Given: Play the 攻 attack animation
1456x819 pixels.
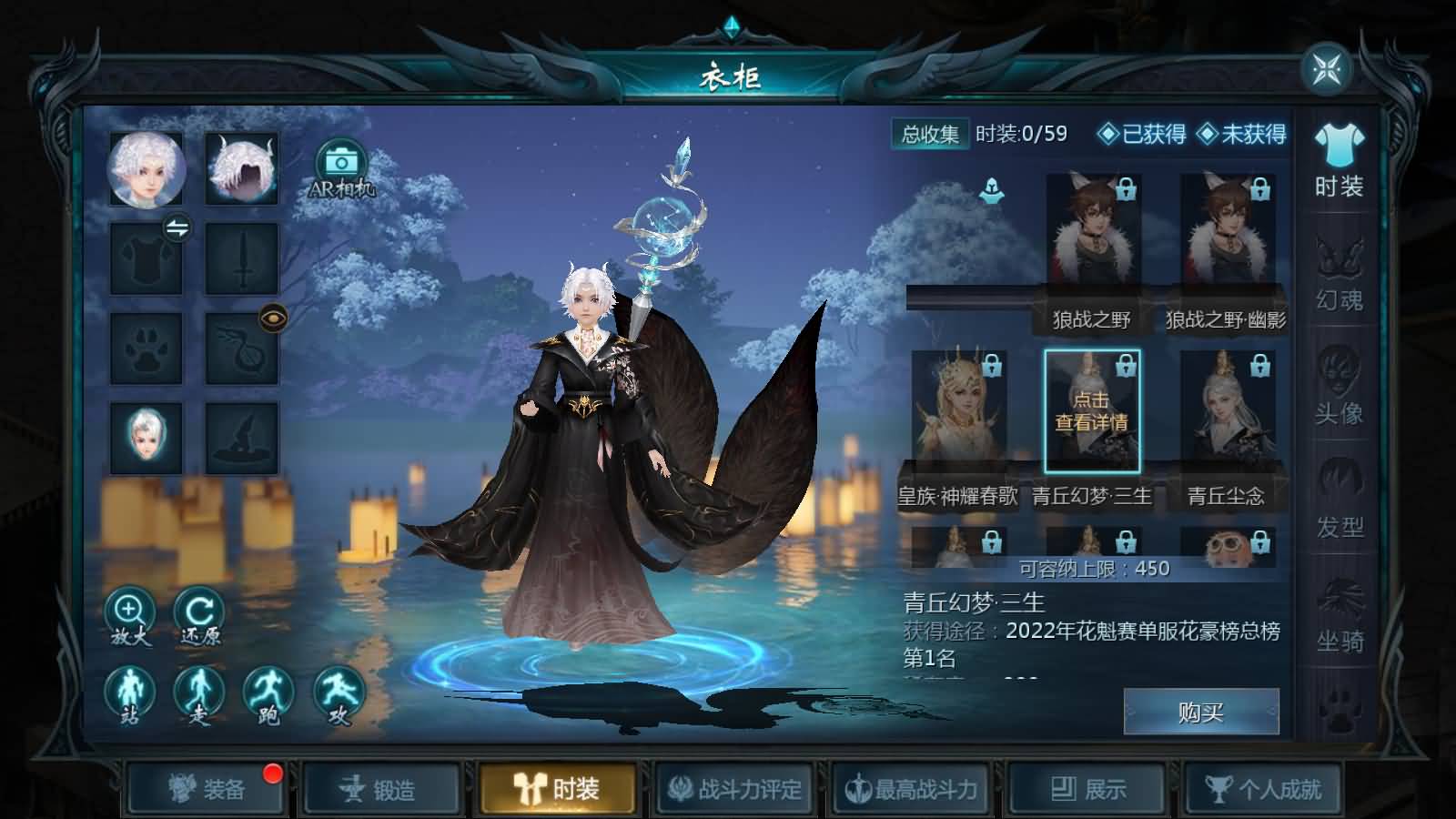Looking at the screenshot, I should click(339, 695).
